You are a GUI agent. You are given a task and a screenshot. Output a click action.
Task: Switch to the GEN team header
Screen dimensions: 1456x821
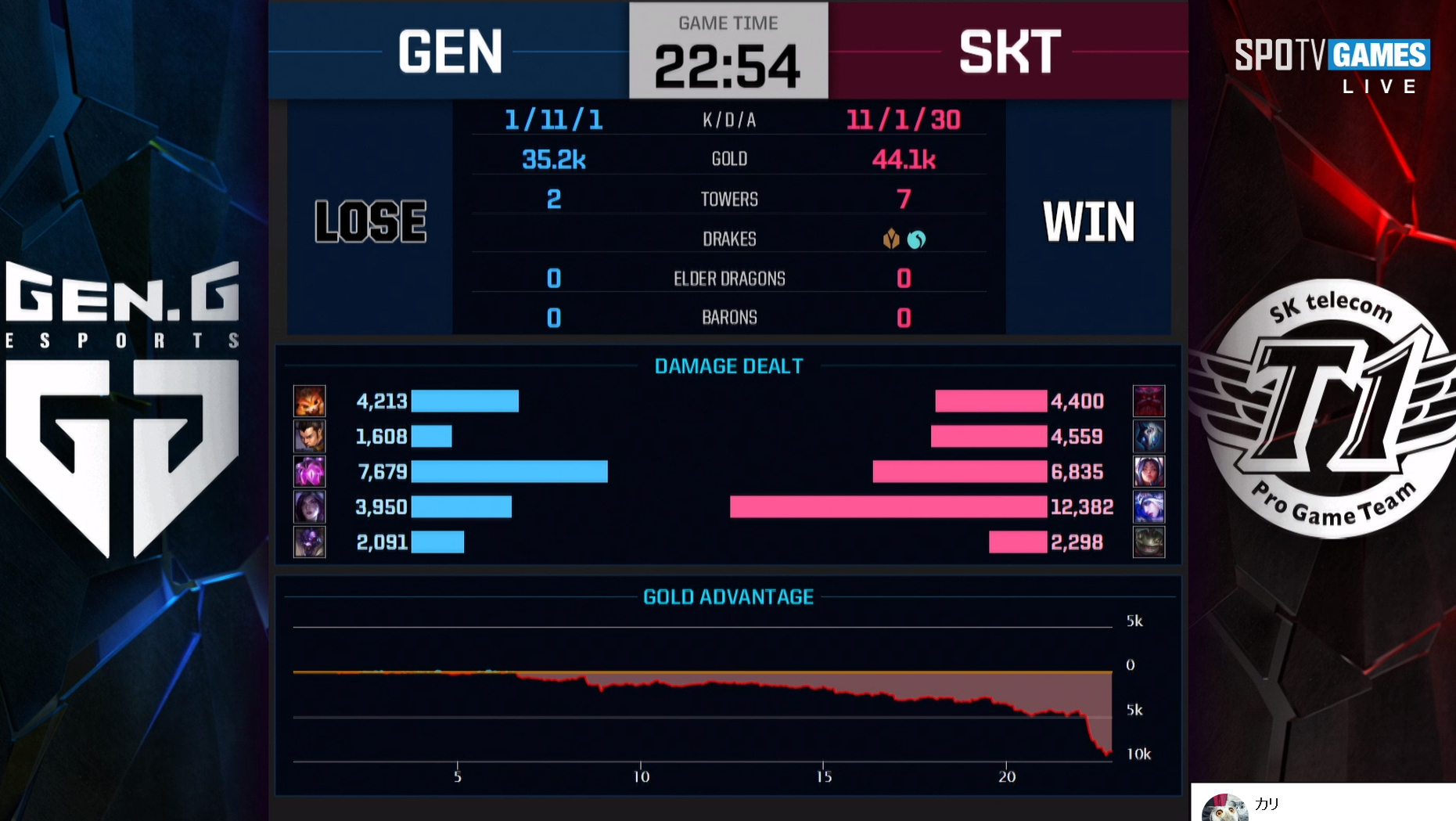point(450,51)
